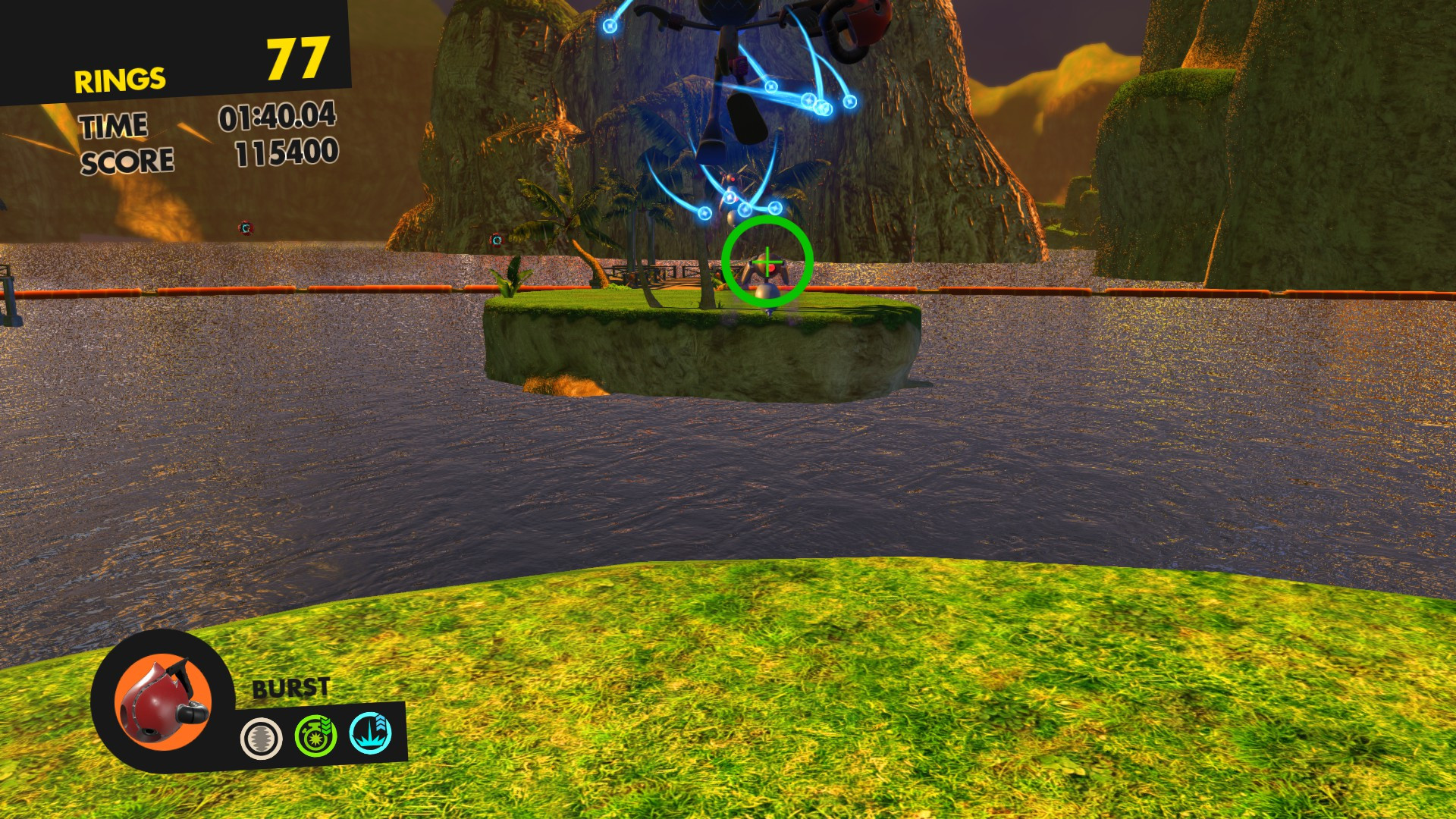Click the second red target marker near shoreline
This screenshot has width=1456, height=819.
tap(496, 239)
